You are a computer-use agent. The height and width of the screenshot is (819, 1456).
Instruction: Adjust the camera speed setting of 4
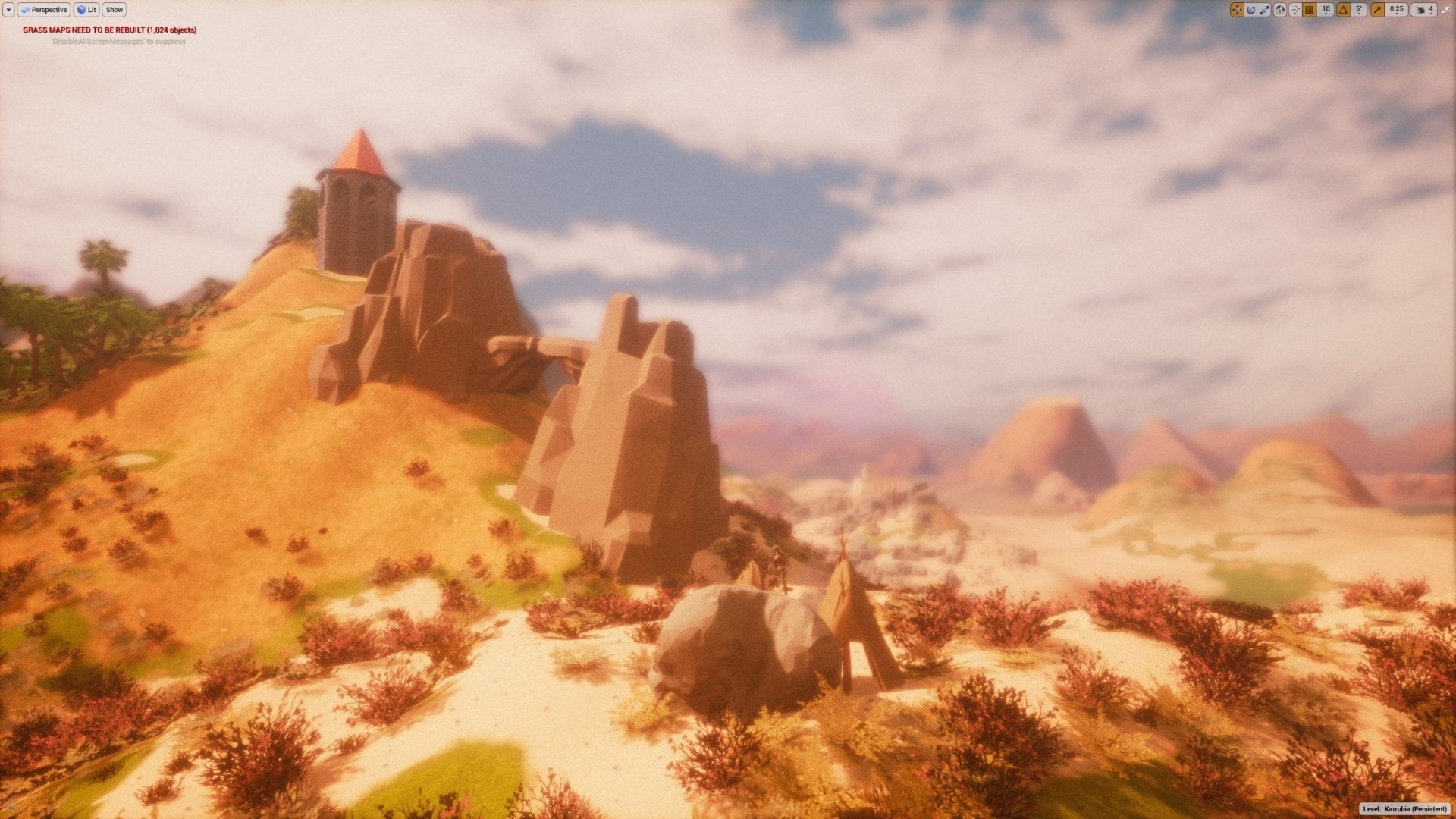tap(1423, 10)
